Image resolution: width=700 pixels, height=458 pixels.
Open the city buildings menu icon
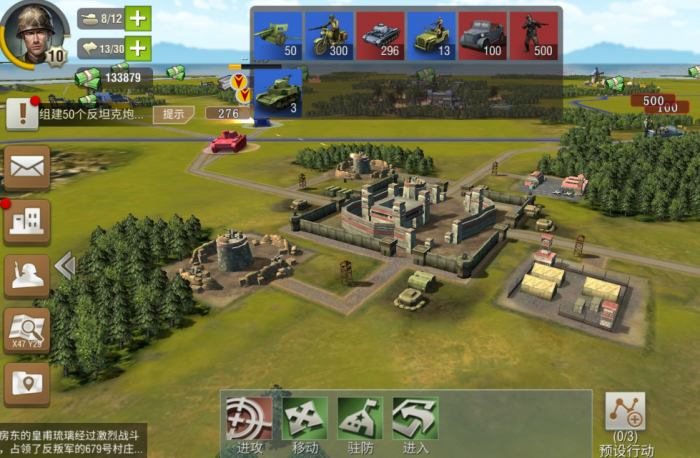pyautogui.click(x=27, y=221)
